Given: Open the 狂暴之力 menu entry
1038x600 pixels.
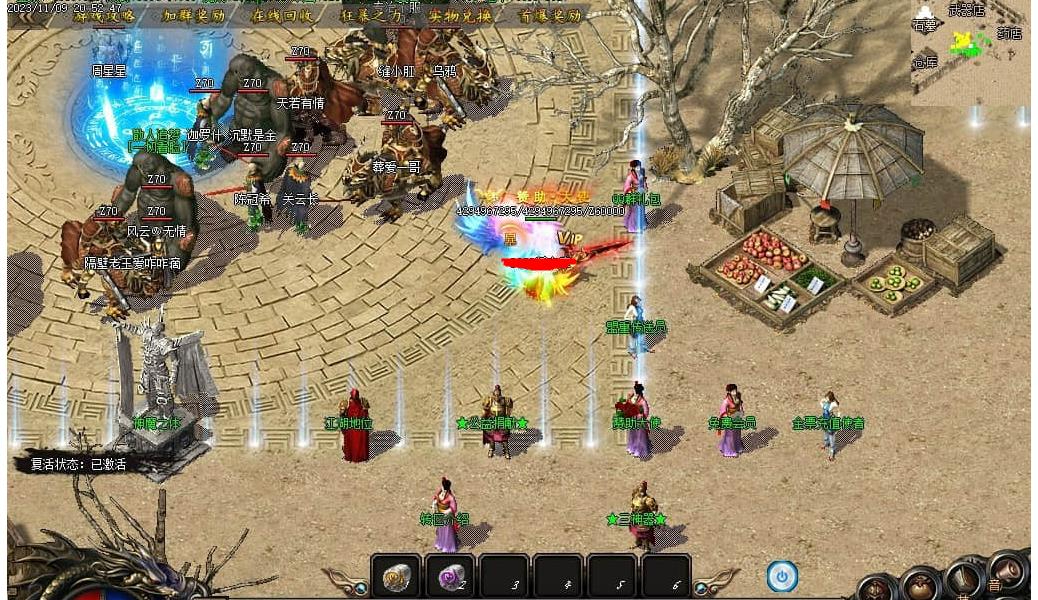Looking at the screenshot, I should 371,16.
